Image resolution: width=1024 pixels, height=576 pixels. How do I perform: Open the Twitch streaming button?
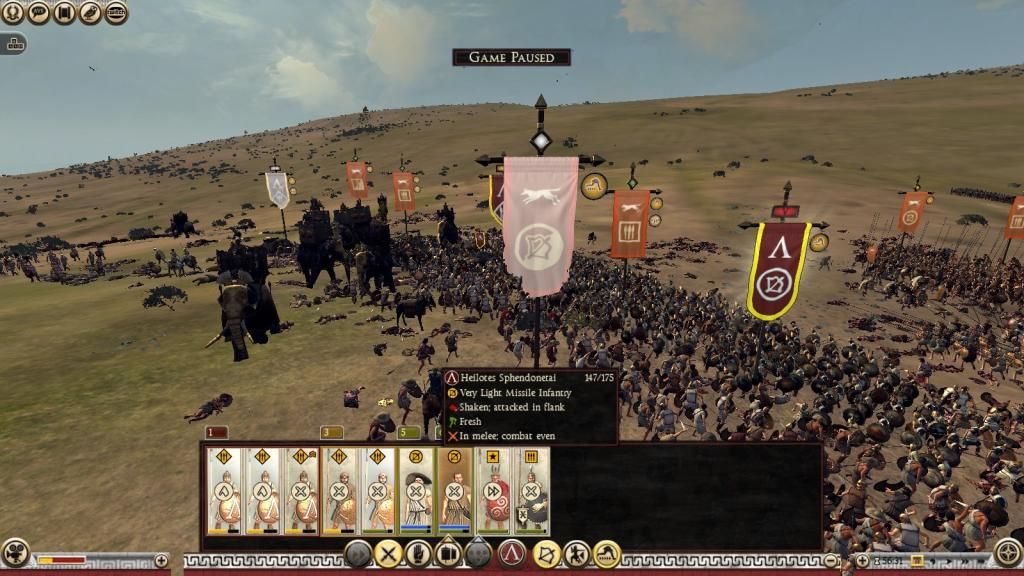(x=116, y=13)
